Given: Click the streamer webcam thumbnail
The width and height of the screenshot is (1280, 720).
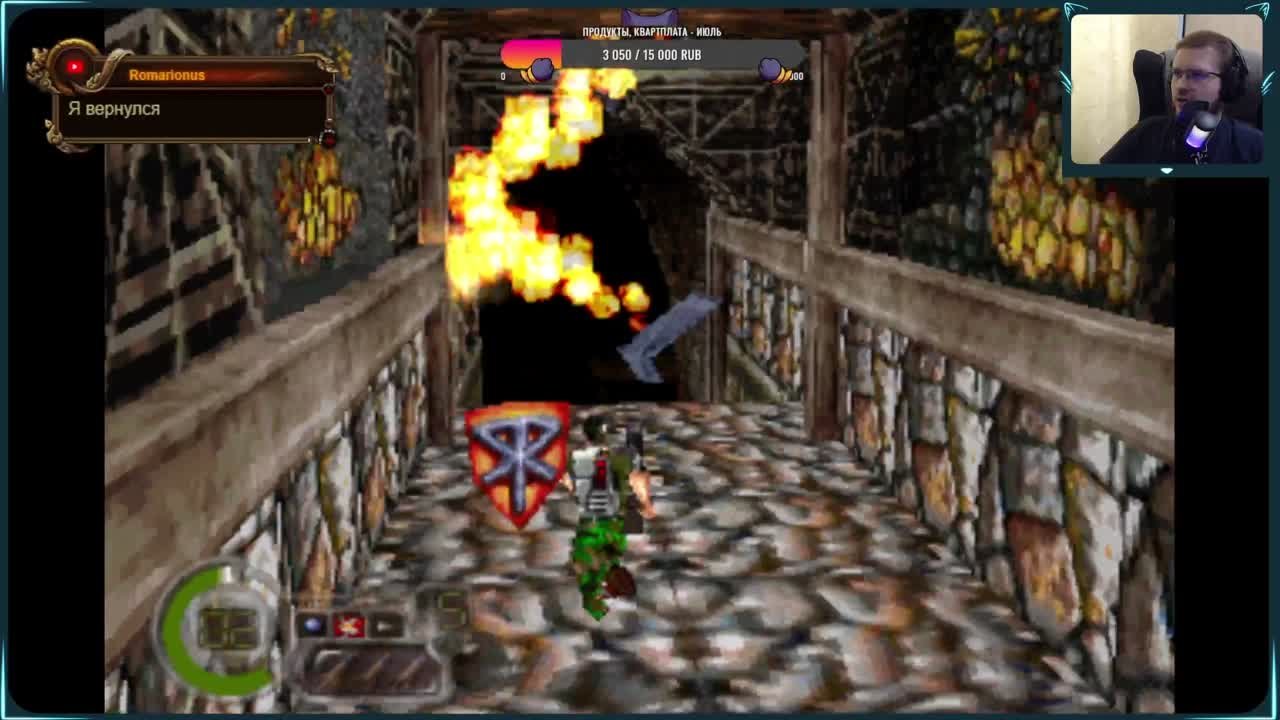Looking at the screenshot, I should 1166,89.
